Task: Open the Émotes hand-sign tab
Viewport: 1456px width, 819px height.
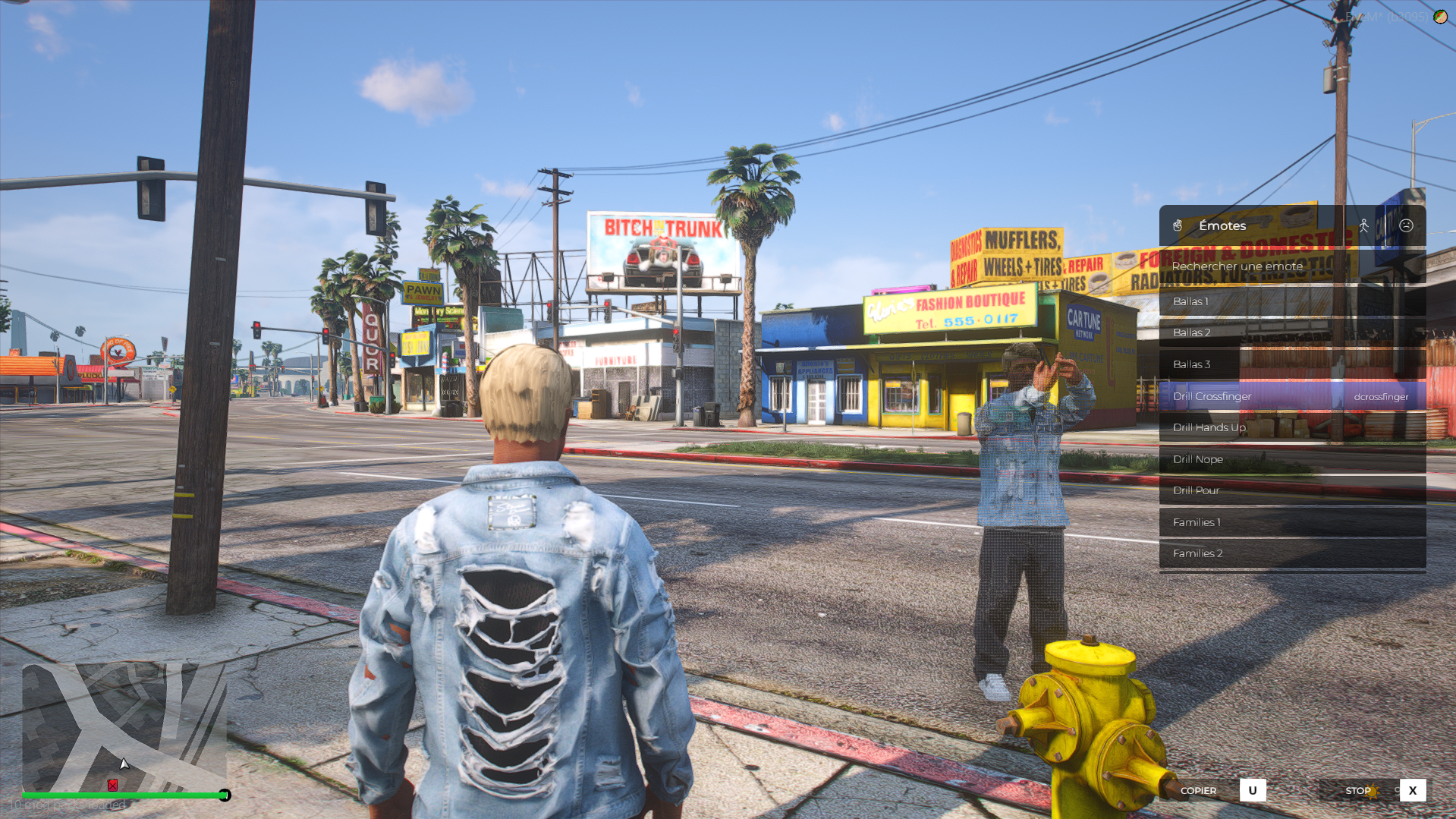Action: click(1178, 225)
